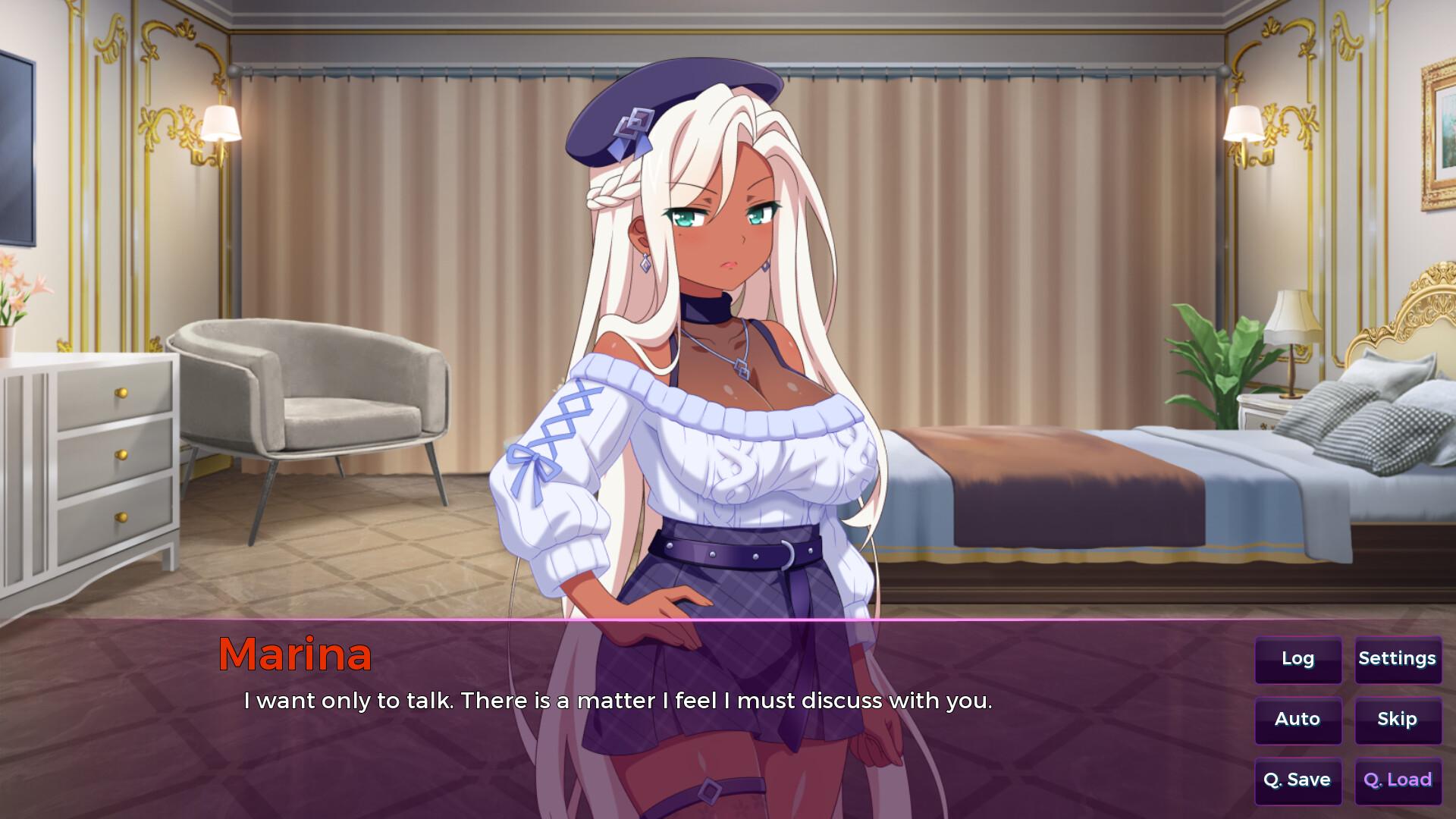
Task: Quick save using Q. Save
Action: click(x=1298, y=780)
